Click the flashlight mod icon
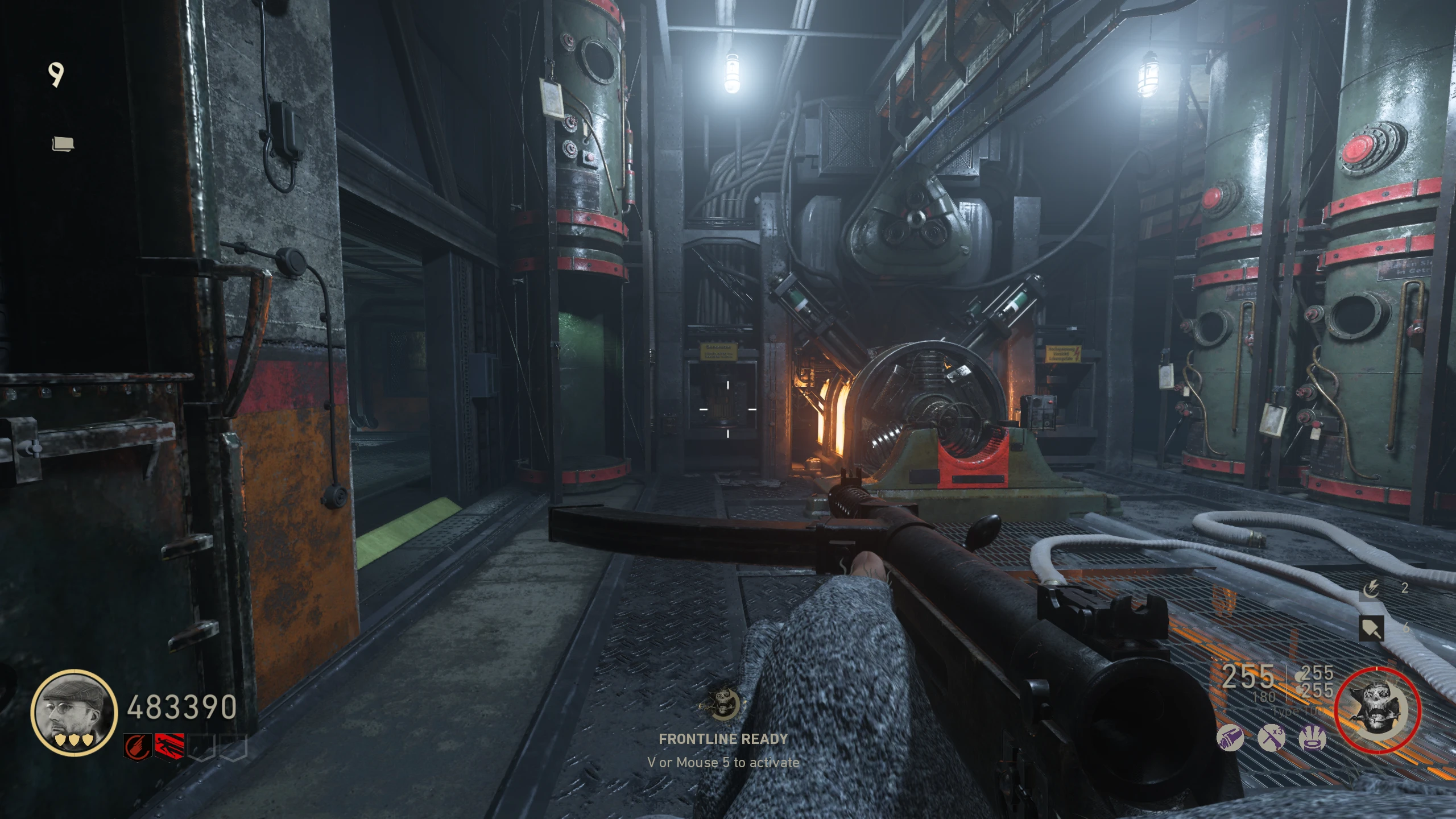1456x819 pixels. click(1230, 739)
